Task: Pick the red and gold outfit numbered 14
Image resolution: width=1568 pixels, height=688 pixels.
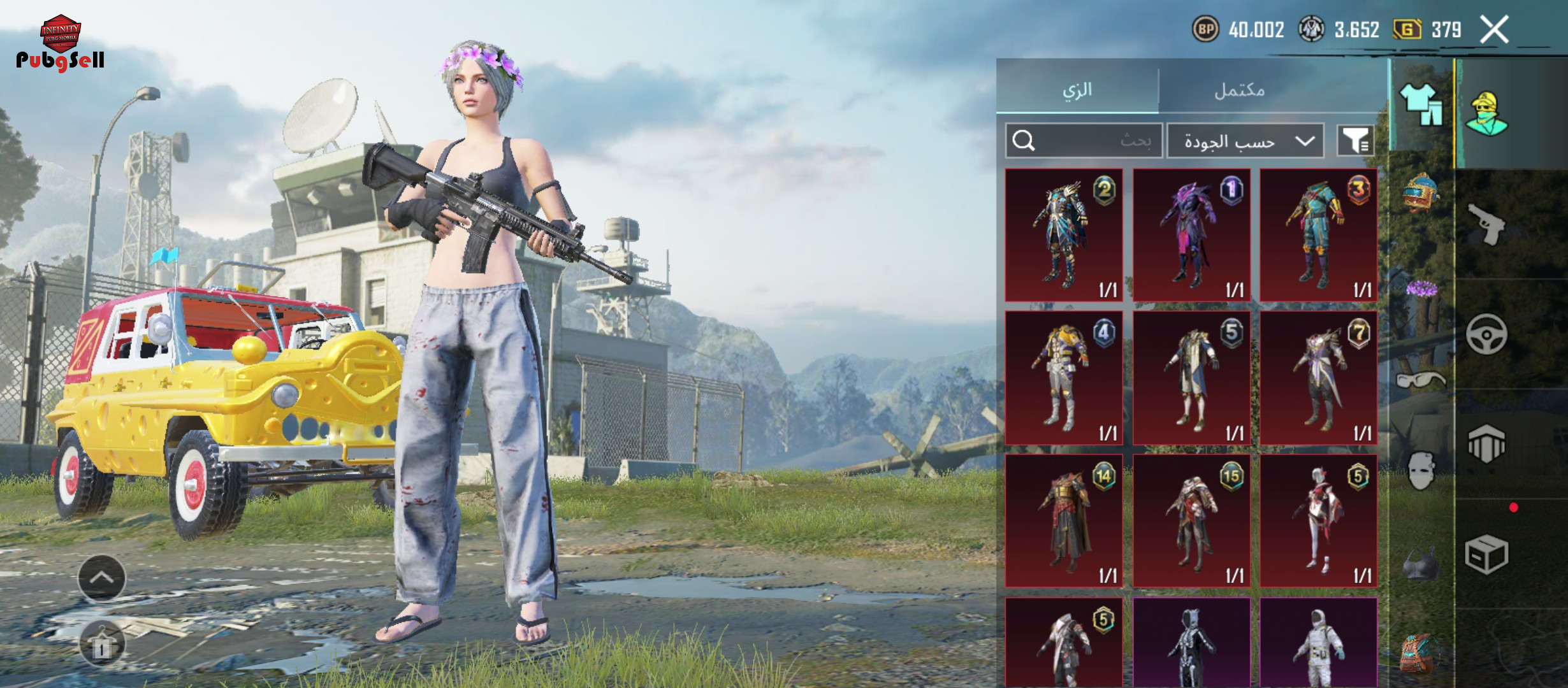Action: 1064,520
